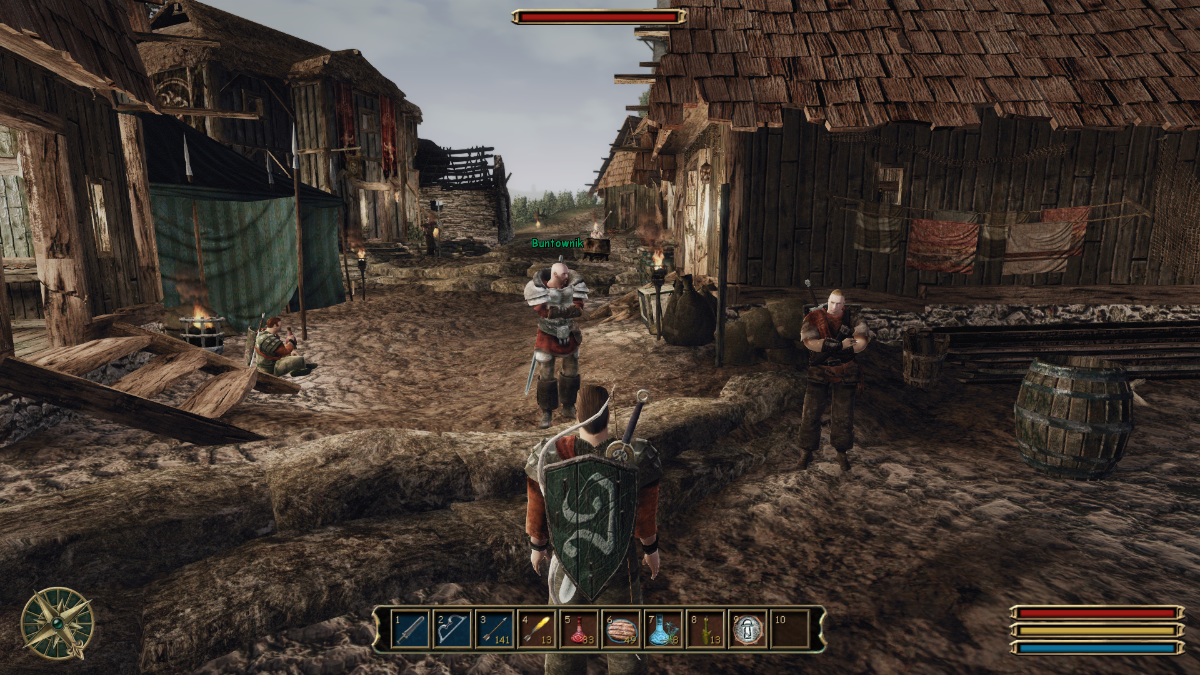Viewport: 1200px width, 675px height.
Task: Activate the round silver rune in slot 9
Action: click(748, 629)
